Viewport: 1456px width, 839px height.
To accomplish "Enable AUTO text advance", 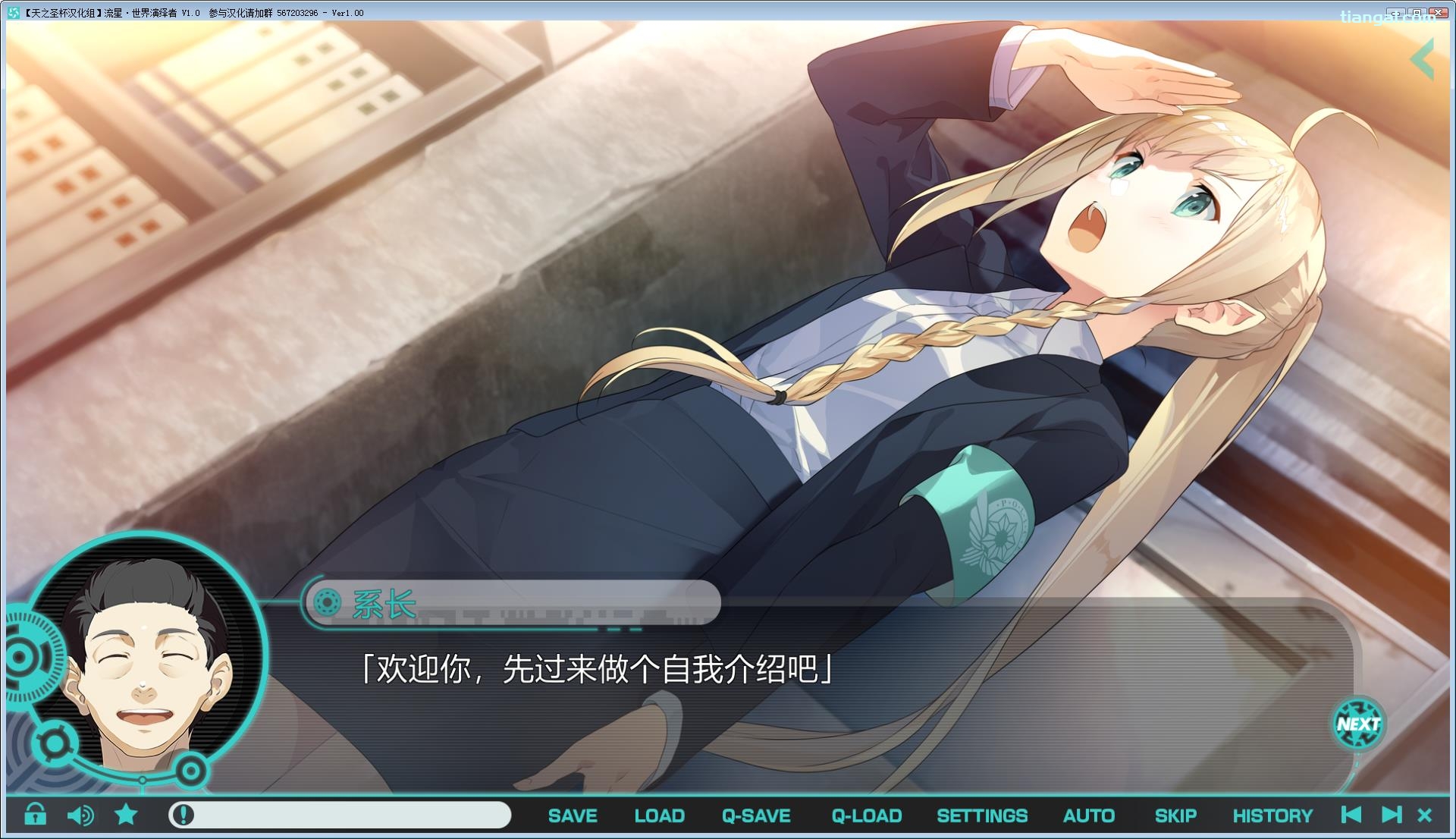I will (1088, 815).
